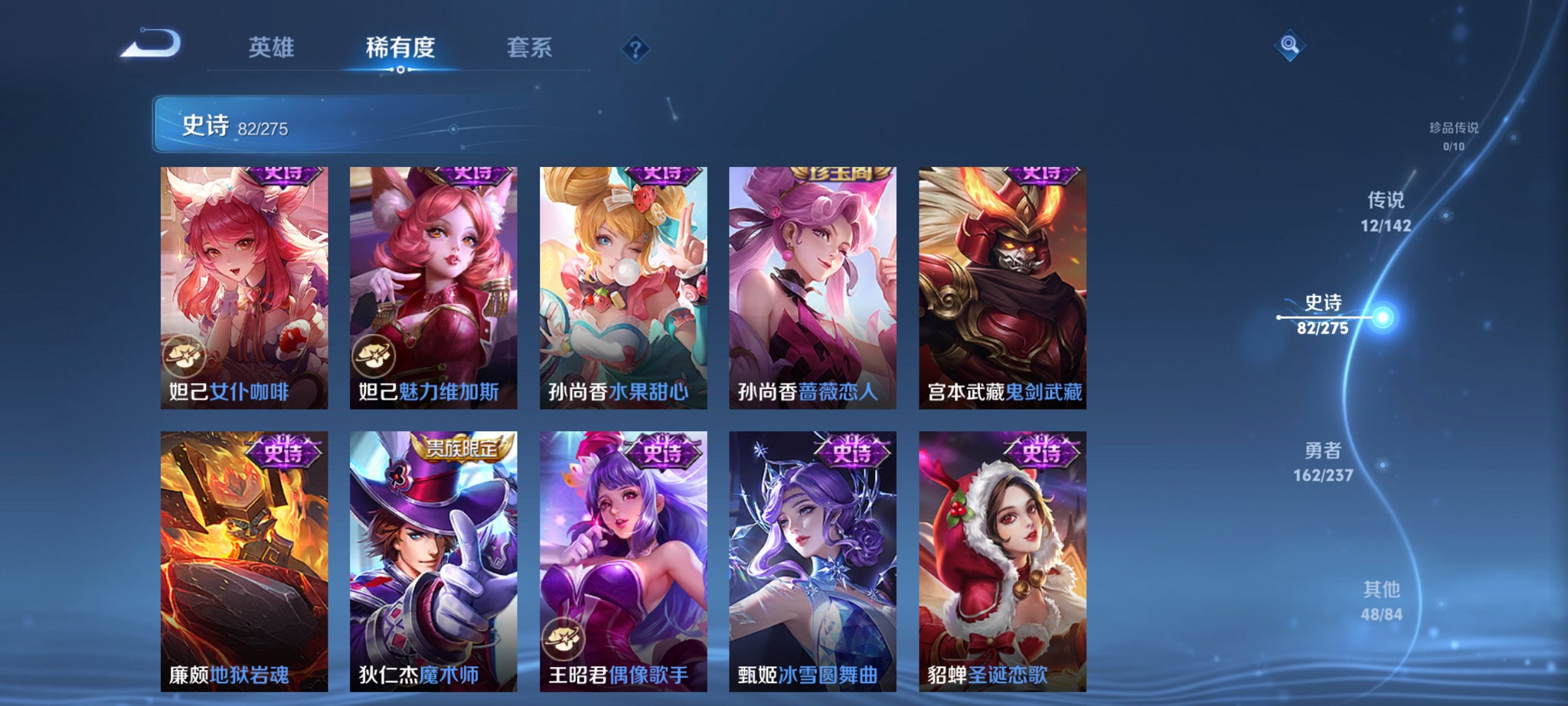
Task: Click the fragment icon on 王昭君偶像歌手 card
Action: point(564,637)
